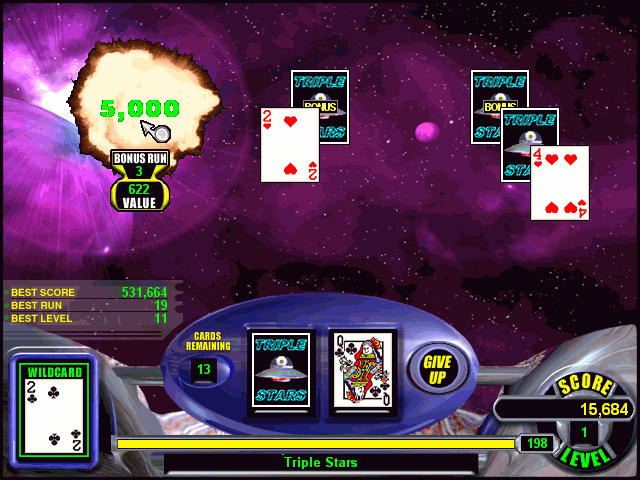Draw from the Triple Stars stock pile
The image size is (640, 480).
[x=279, y=370]
